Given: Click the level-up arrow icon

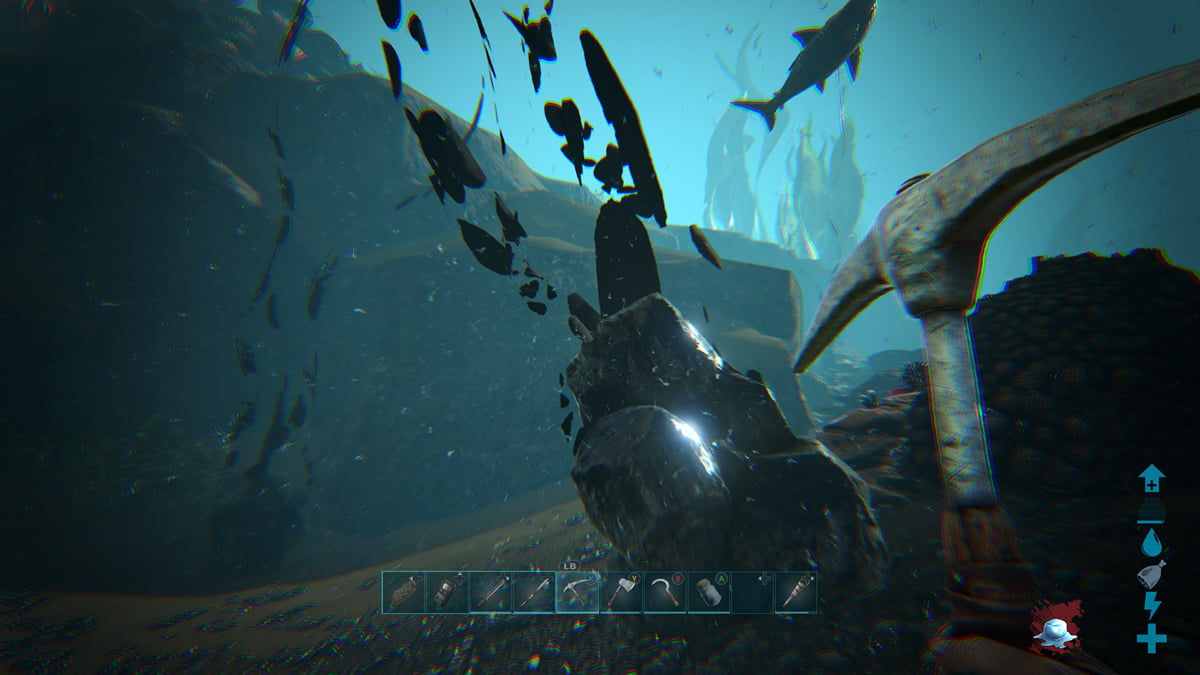Looking at the screenshot, I should click(1151, 479).
